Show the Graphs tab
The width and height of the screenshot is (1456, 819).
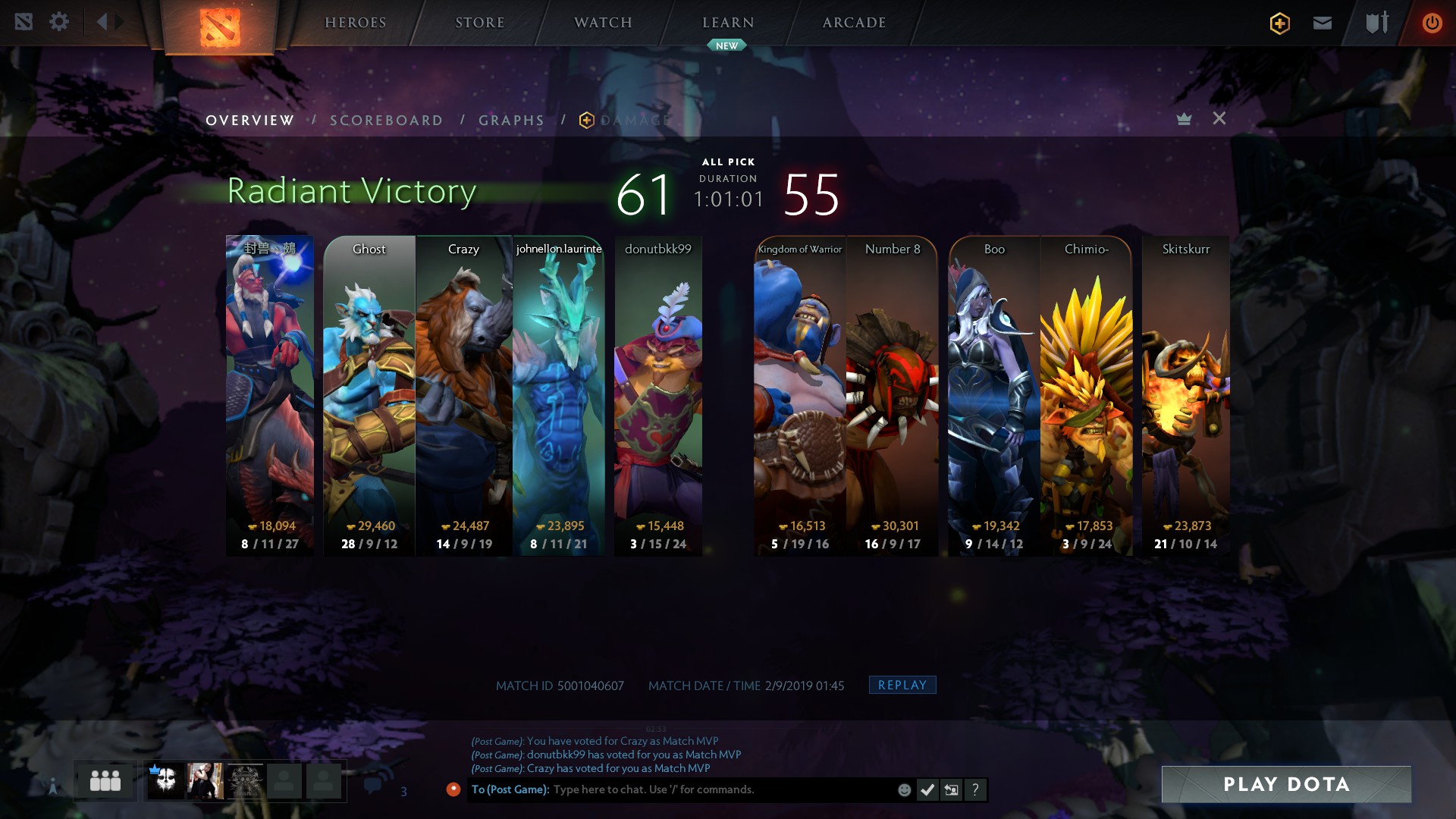click(511, 121)
